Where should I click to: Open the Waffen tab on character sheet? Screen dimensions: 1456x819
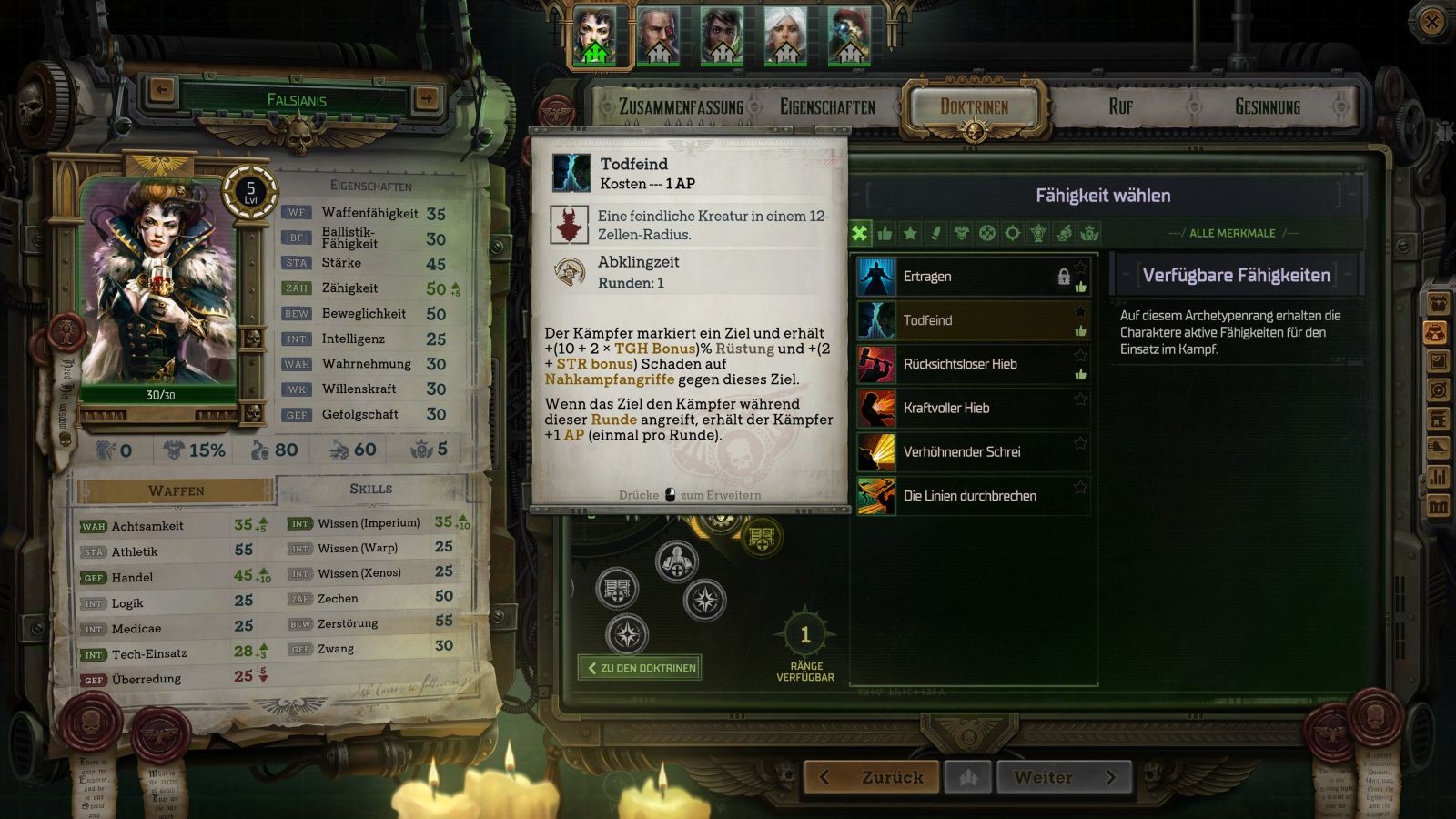coord(177,490)
